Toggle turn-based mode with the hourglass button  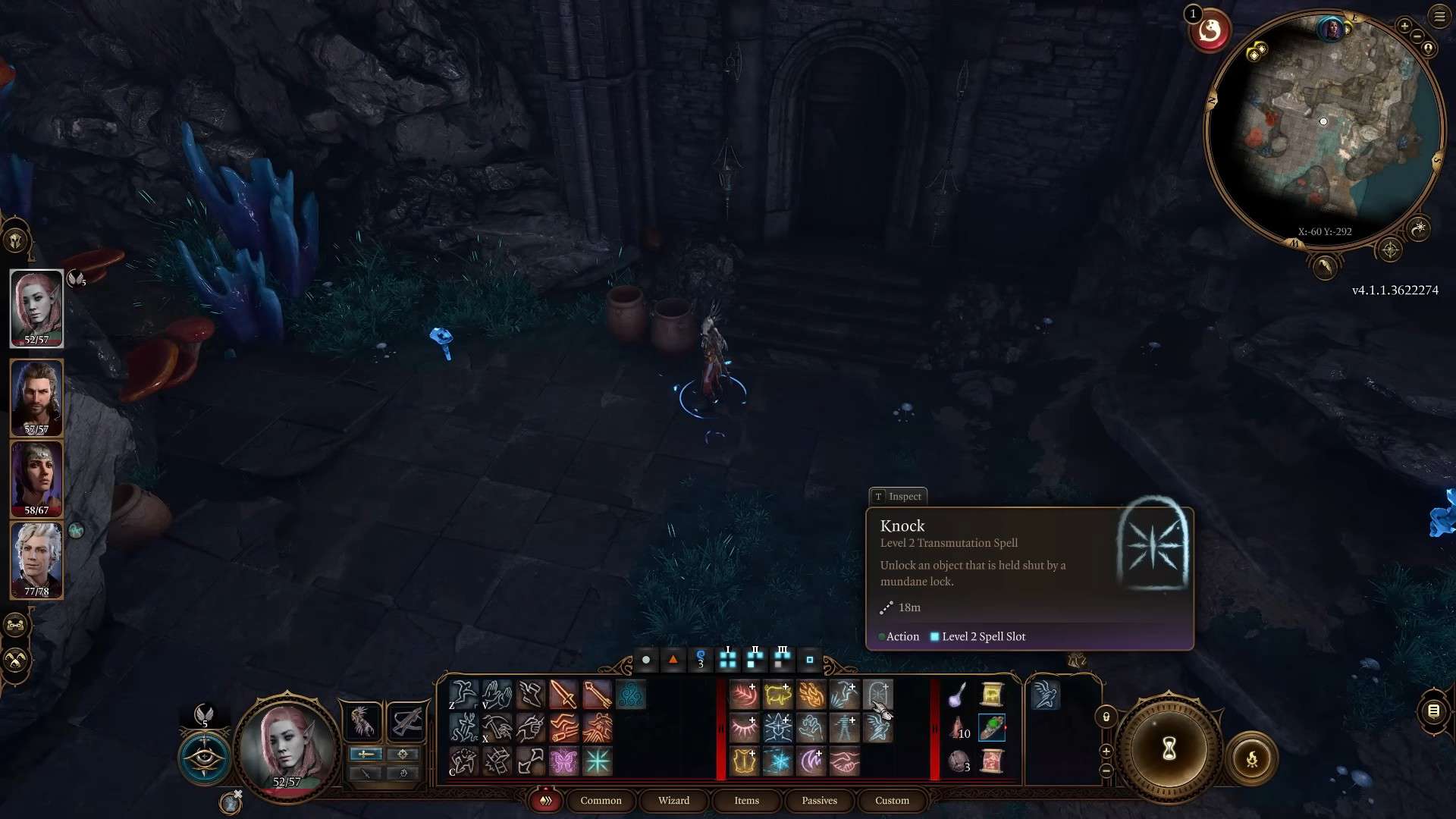tap(1169, 750)
